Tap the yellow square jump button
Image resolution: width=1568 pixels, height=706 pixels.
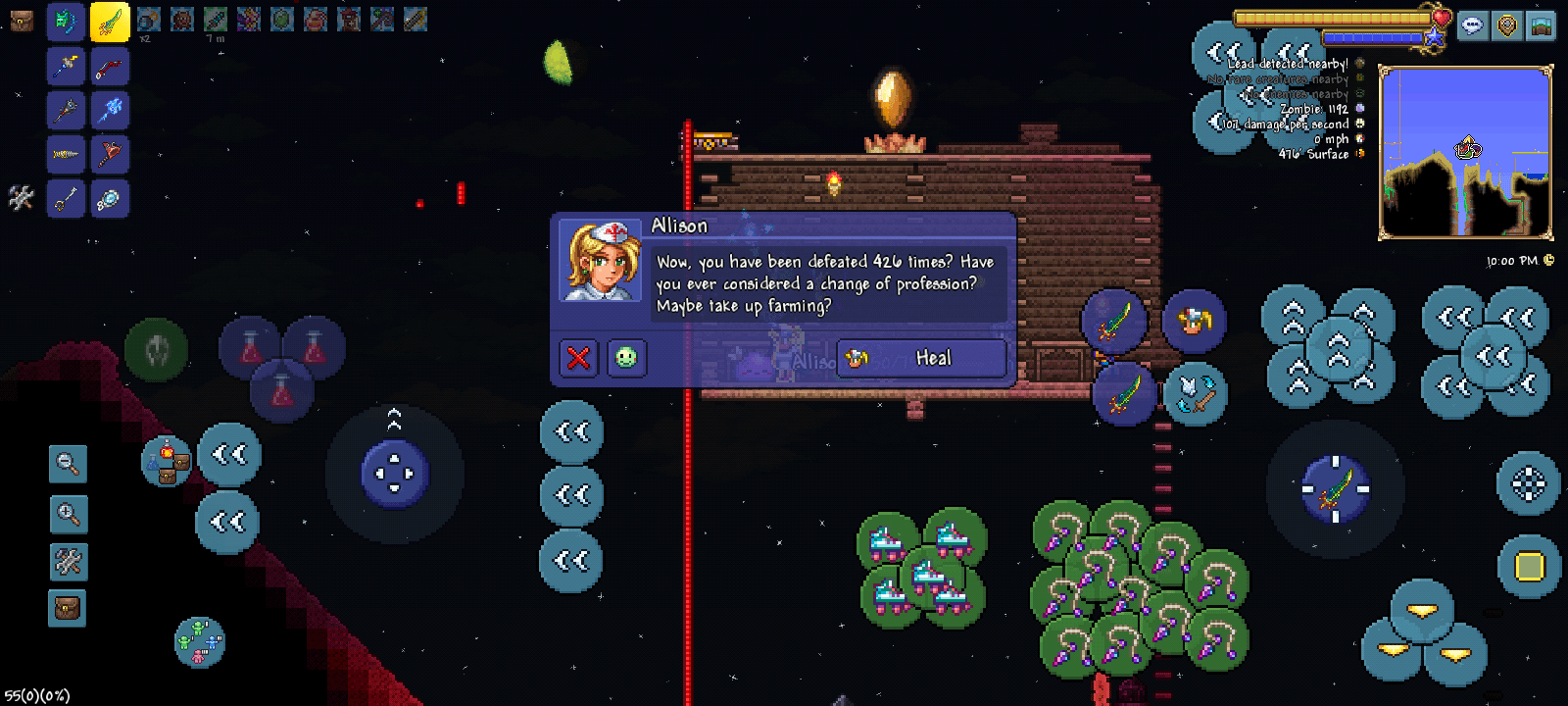(1529, 567)
